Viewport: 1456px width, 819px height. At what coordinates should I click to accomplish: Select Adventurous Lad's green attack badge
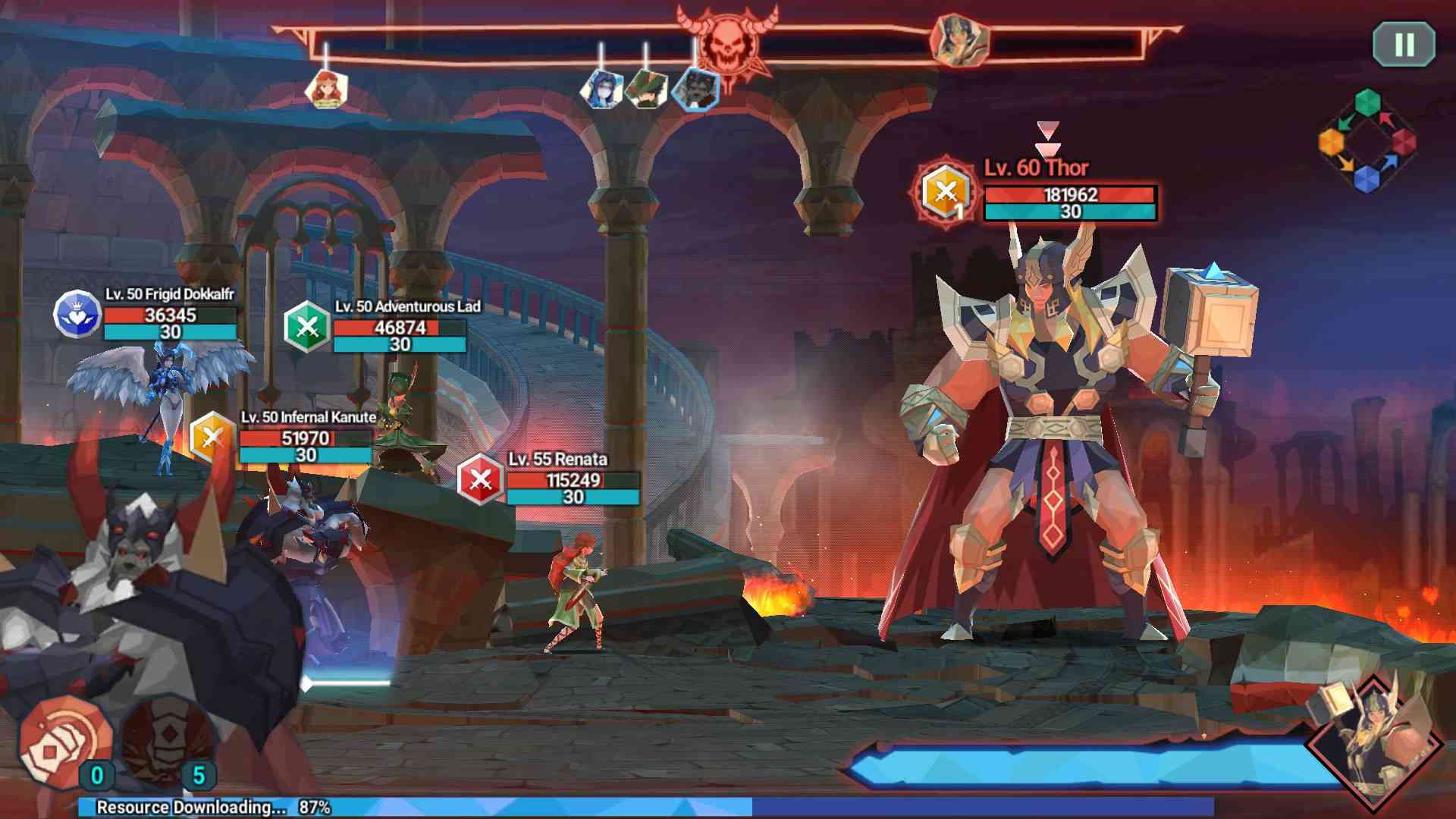[x=307, y=327]
